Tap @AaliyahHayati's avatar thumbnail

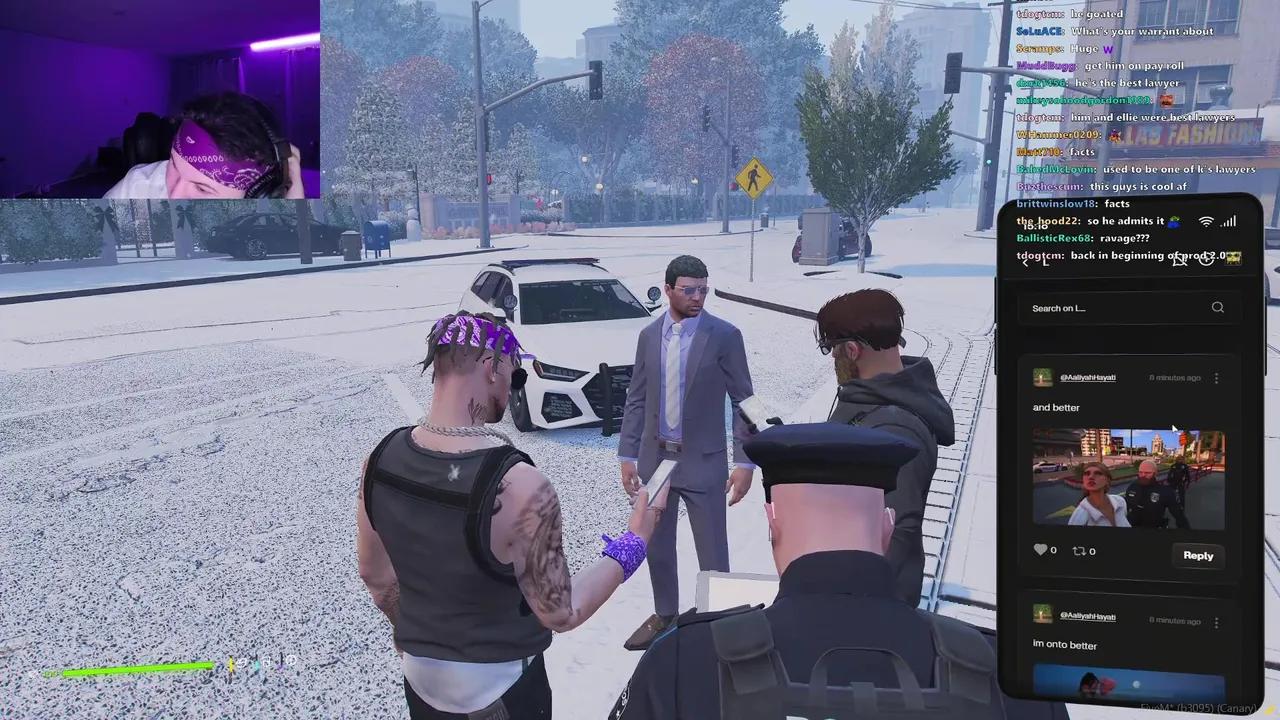1042,377
